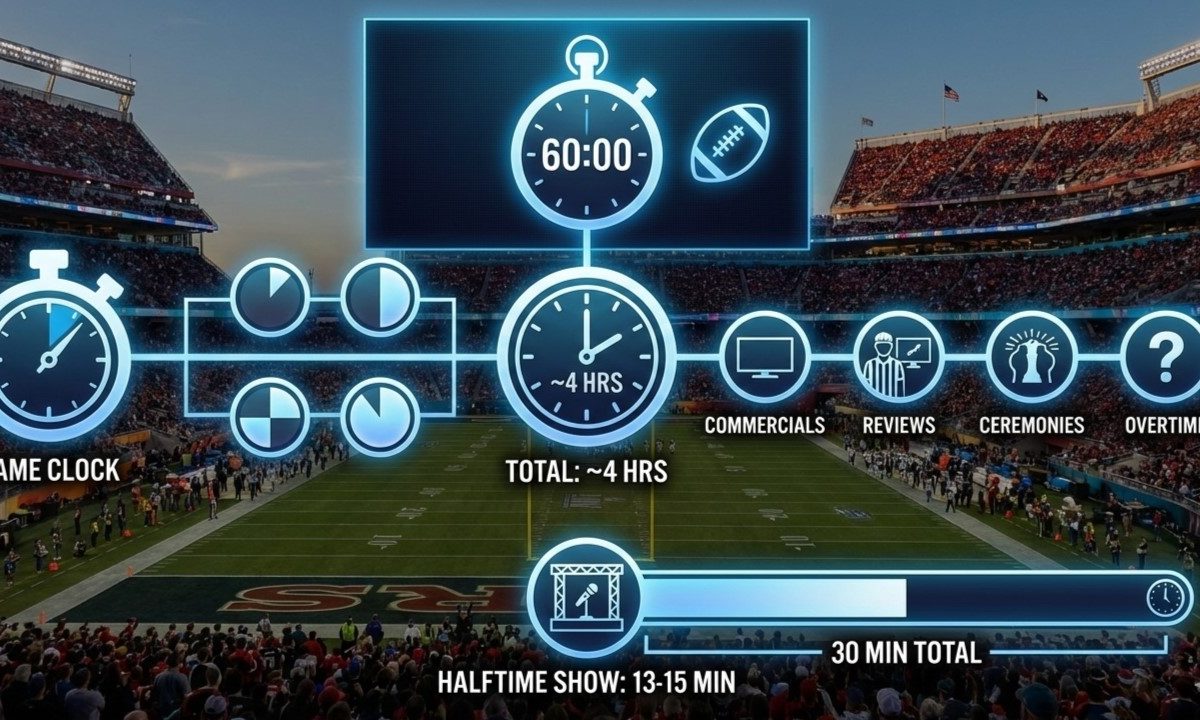Click the small clock at halftime bar end
This screenshot has width=1200, height=720.
(x=1165, y=598)
